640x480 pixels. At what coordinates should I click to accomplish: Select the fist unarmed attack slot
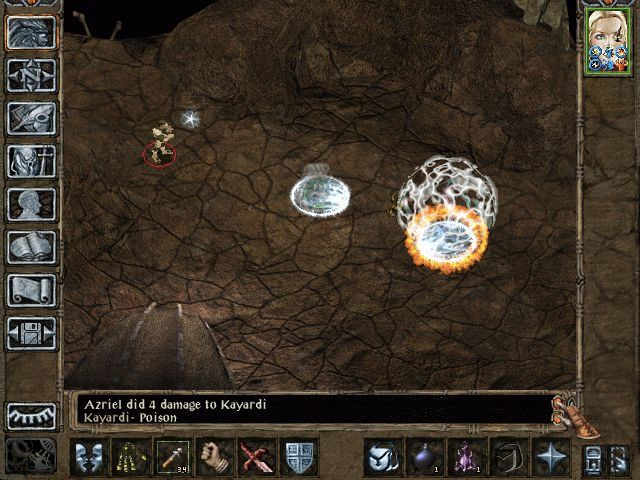click(214, 457)
